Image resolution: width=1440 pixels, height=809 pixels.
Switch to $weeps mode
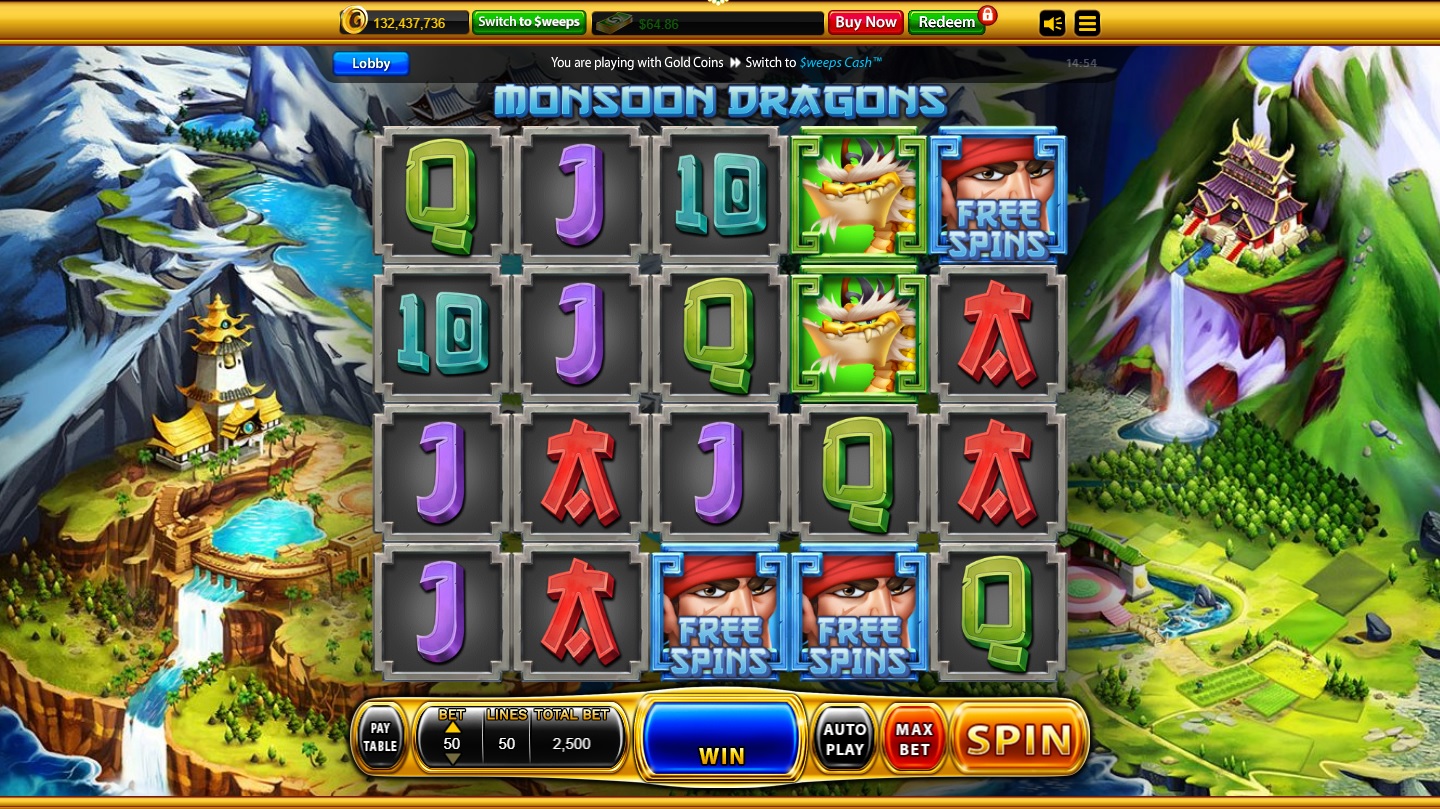528,22
